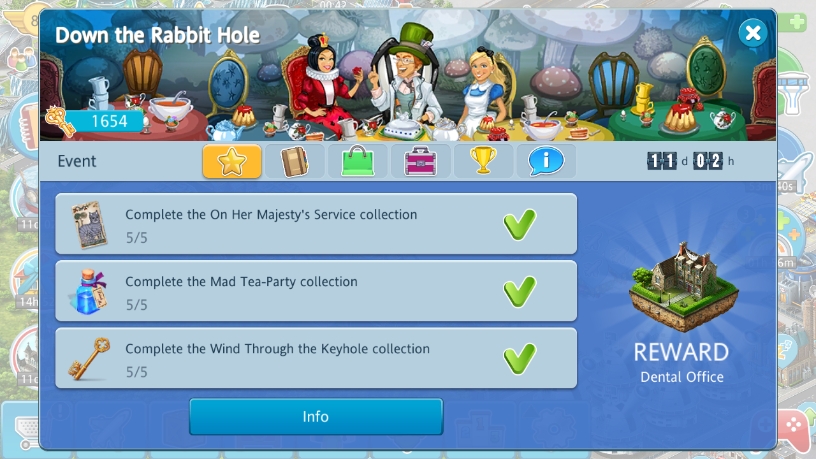
Task: Select the star event tab
Action: pyautogui.click(x=232, y=161)
